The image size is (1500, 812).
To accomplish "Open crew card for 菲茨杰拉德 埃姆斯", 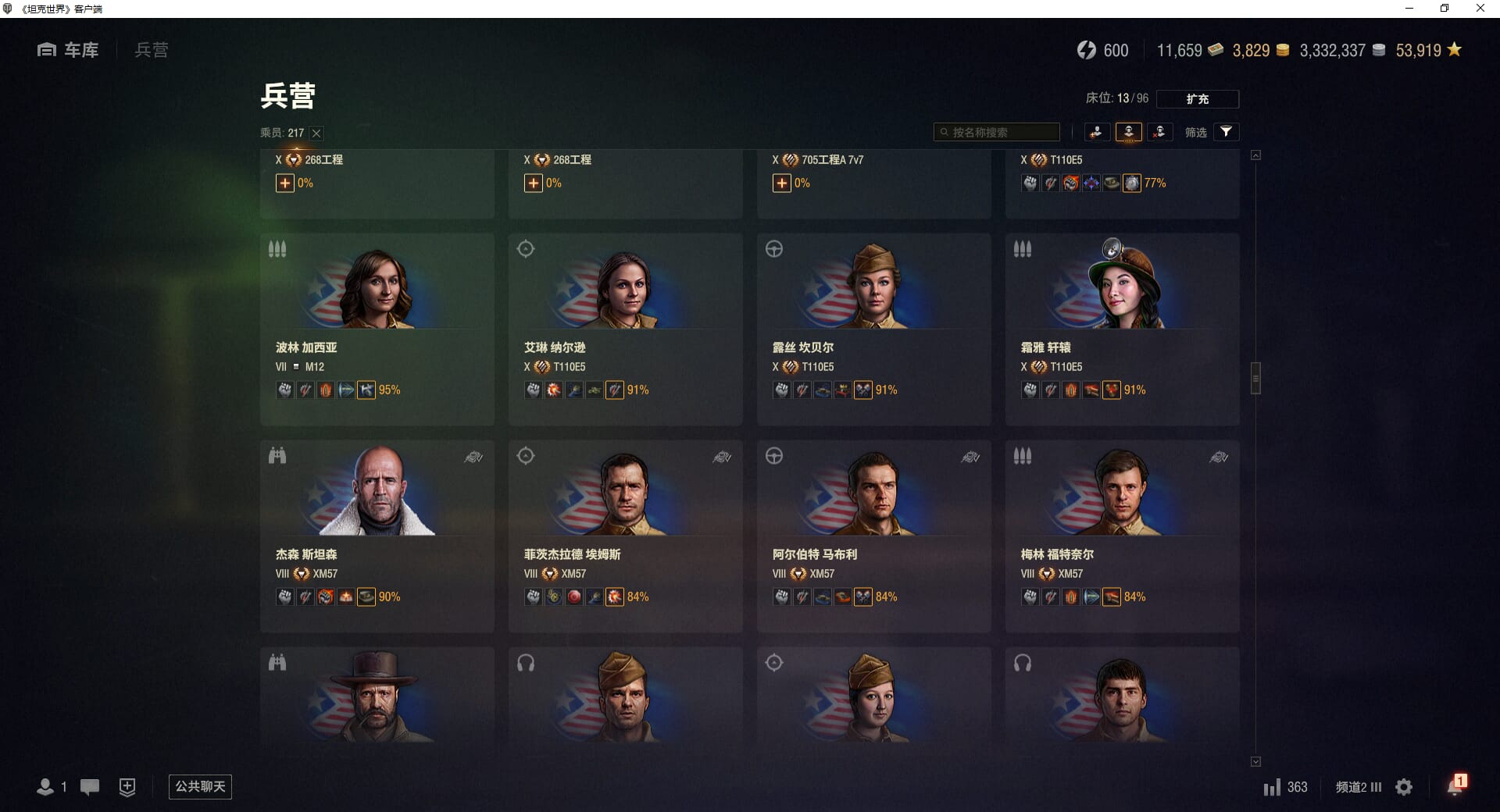I will [625, 536].
